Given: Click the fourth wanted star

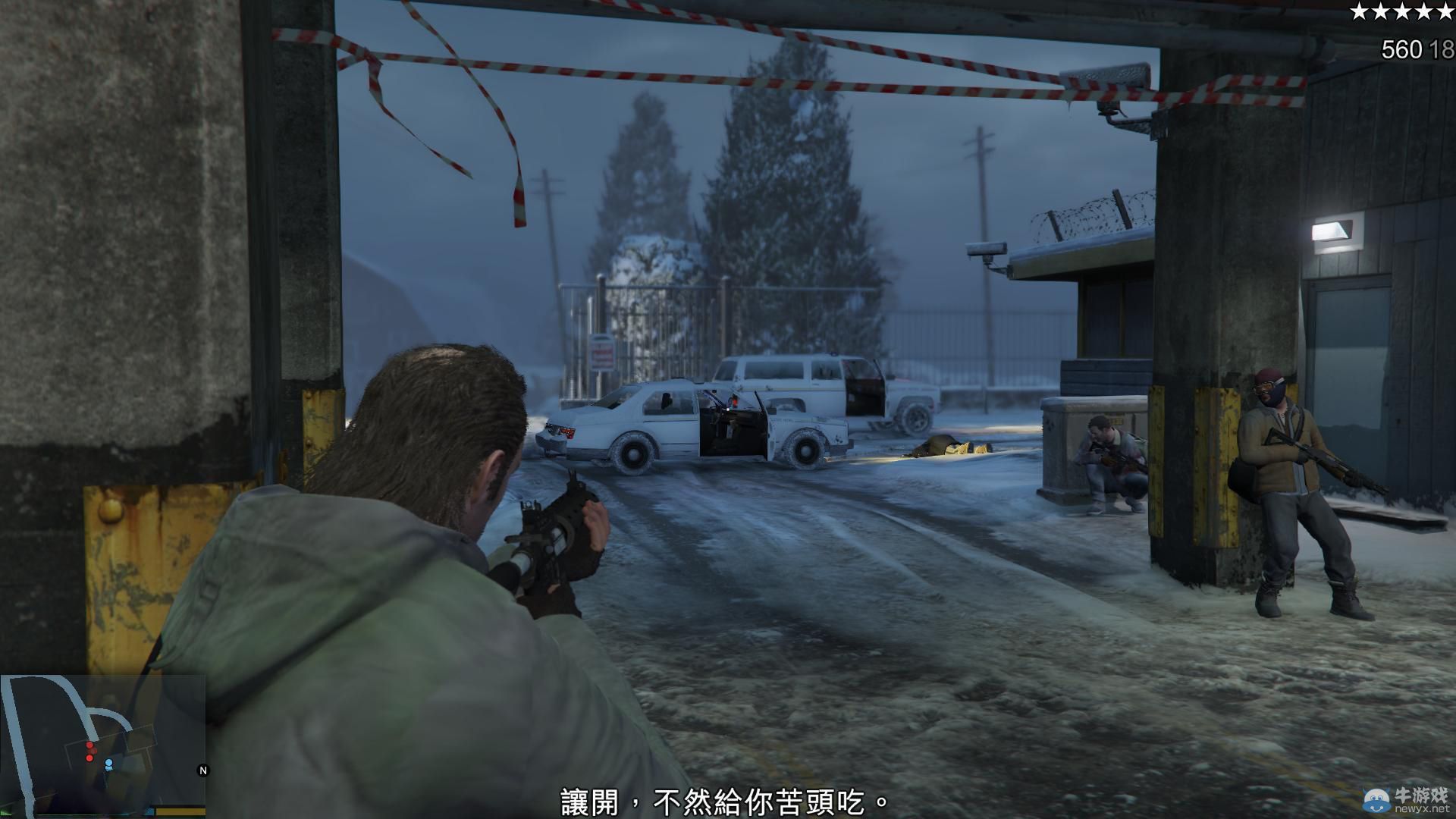Looking at the screenshot, I should point(1423,11).
